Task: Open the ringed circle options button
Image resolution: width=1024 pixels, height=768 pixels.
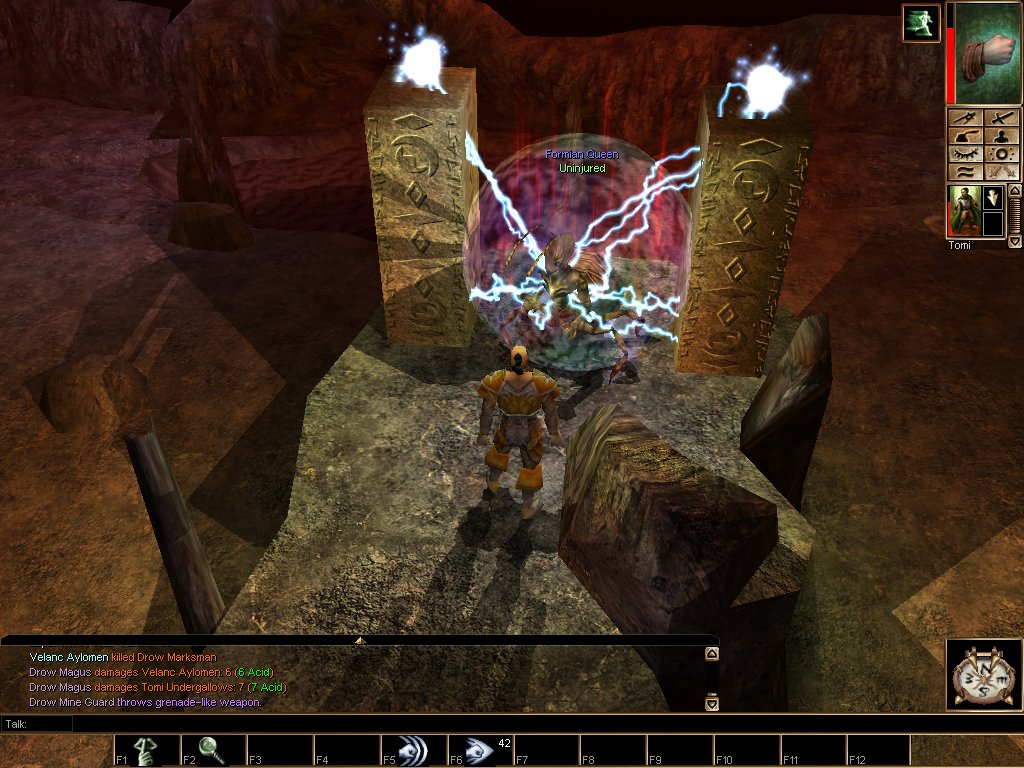Action: coord(1001,154)
